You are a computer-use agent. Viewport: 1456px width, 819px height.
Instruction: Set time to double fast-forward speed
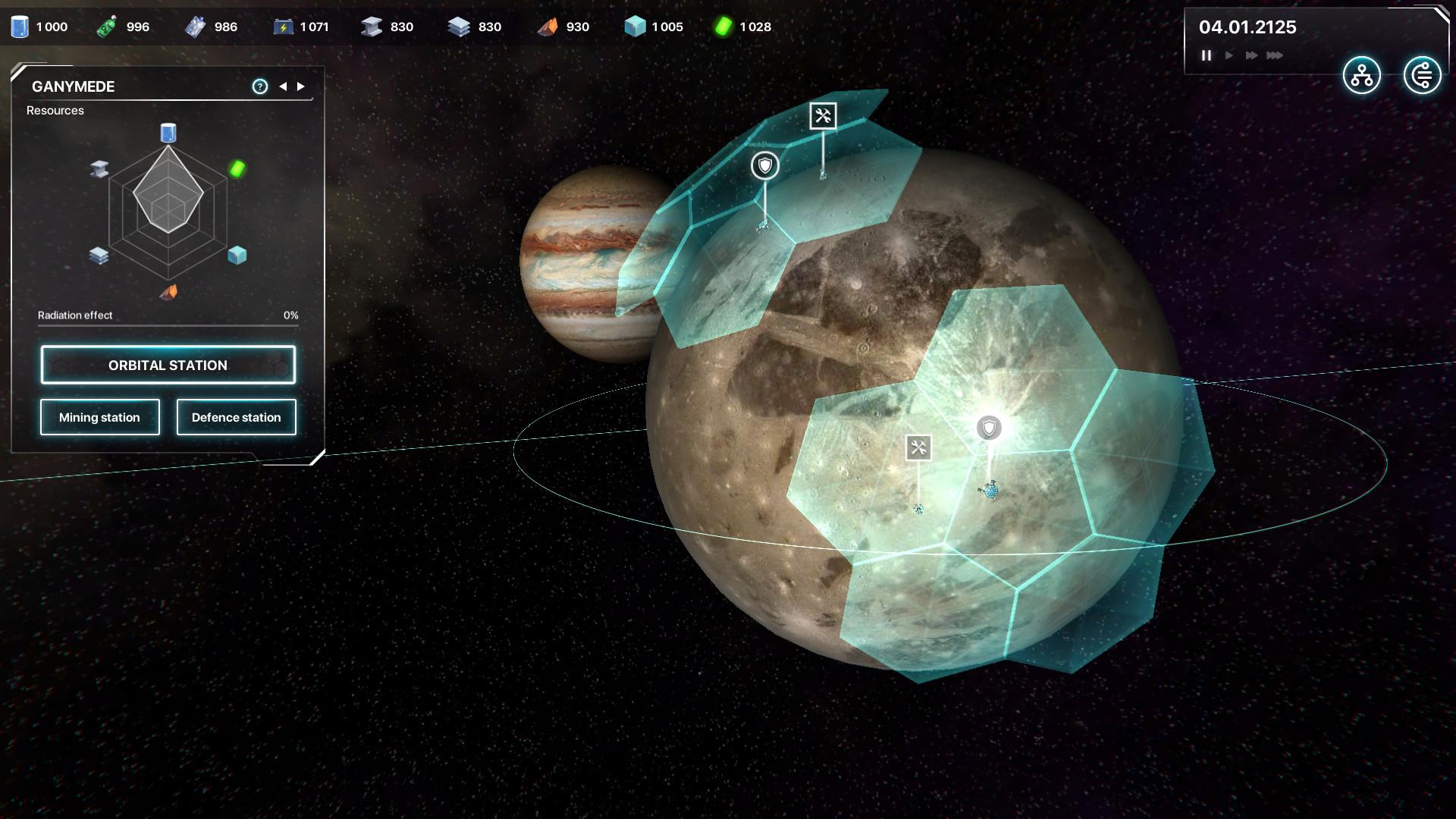(x=1251, y=55)
